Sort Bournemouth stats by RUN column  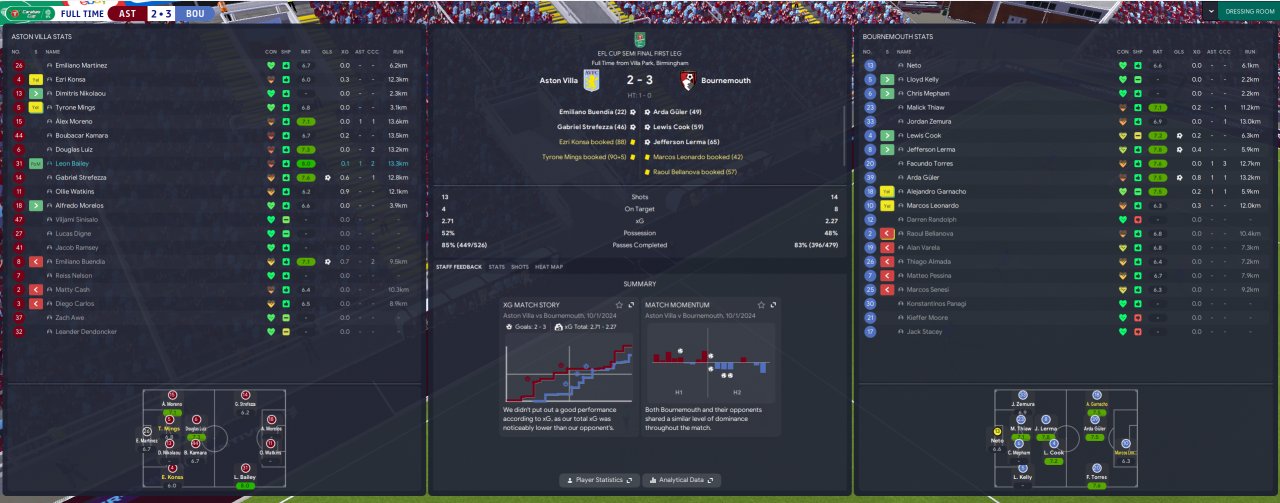(x=1249, y=51)
